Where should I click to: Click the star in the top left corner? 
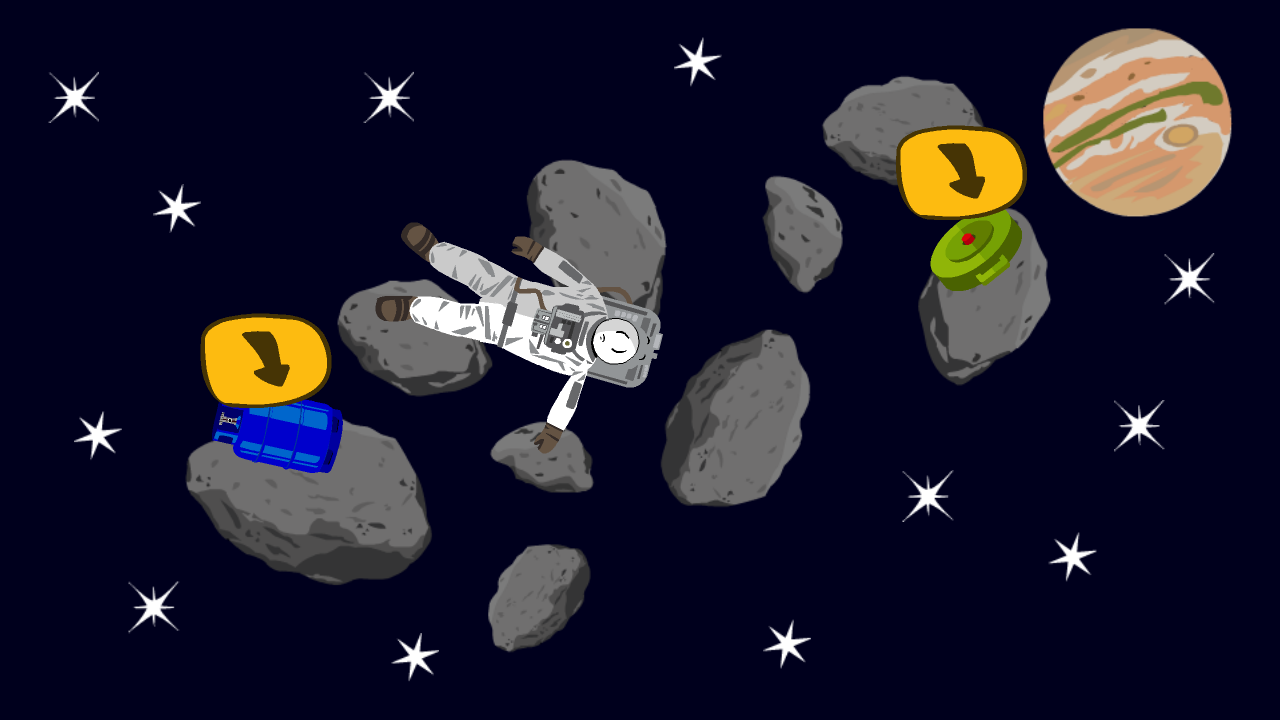click(x=72, y=97)
